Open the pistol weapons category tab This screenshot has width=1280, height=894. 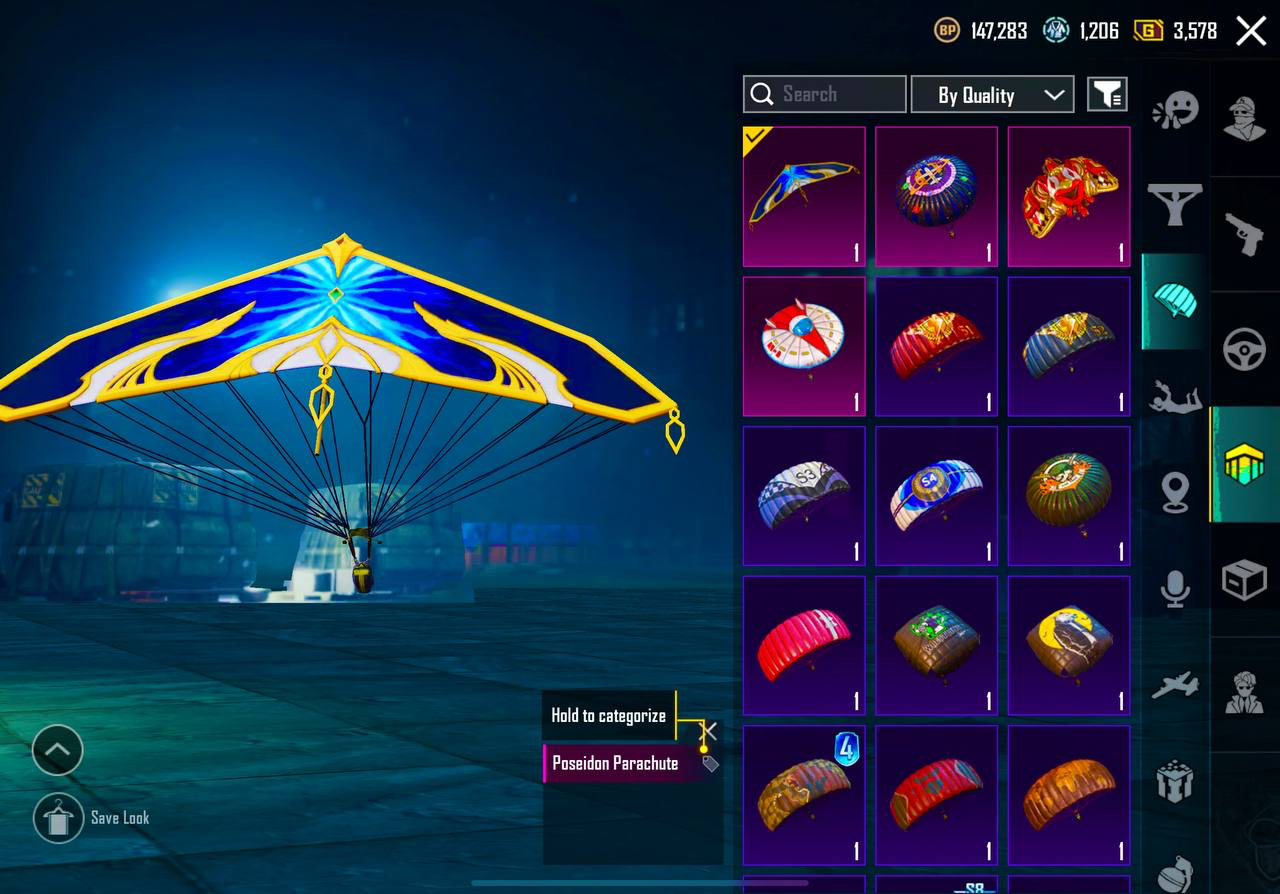click(x=1244, y=236)
